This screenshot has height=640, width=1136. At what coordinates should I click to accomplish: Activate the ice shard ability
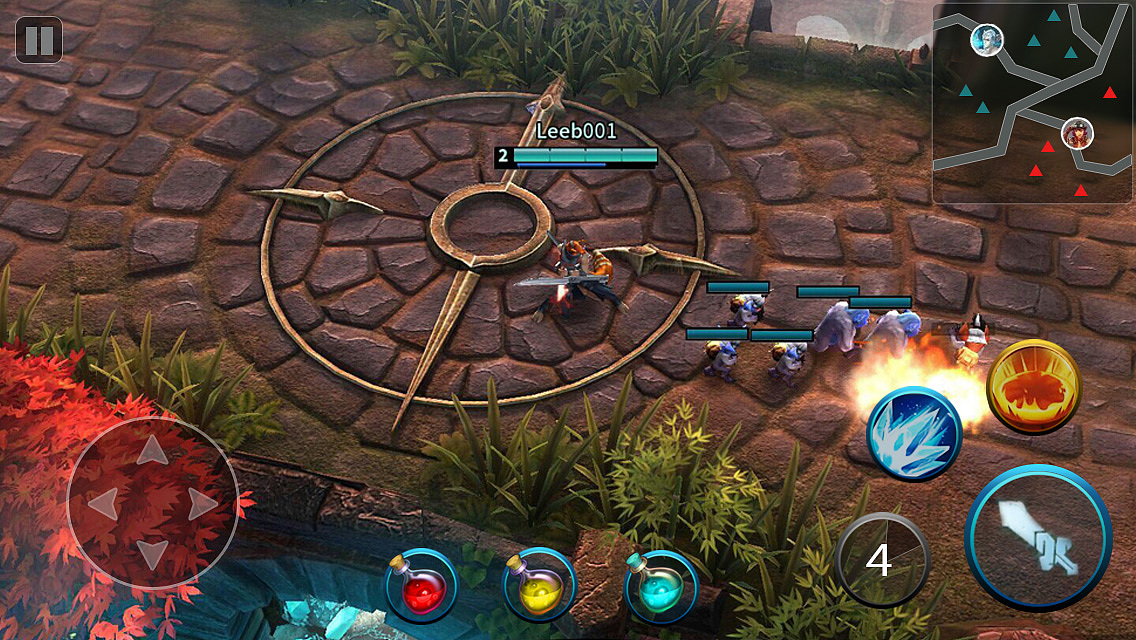(x=914, y=434)
